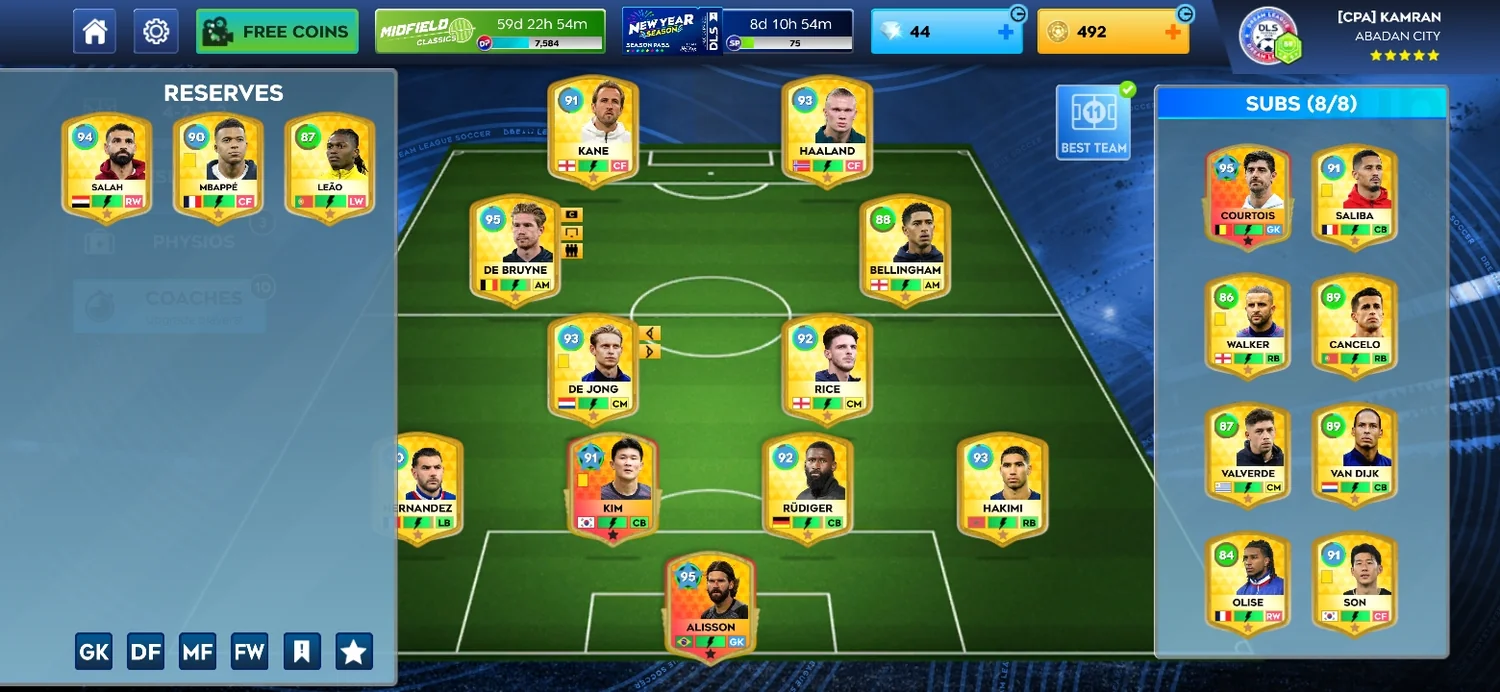Add more gold coins with the plus
Screen dimensions: 1500x692
tap(1173, 32)
